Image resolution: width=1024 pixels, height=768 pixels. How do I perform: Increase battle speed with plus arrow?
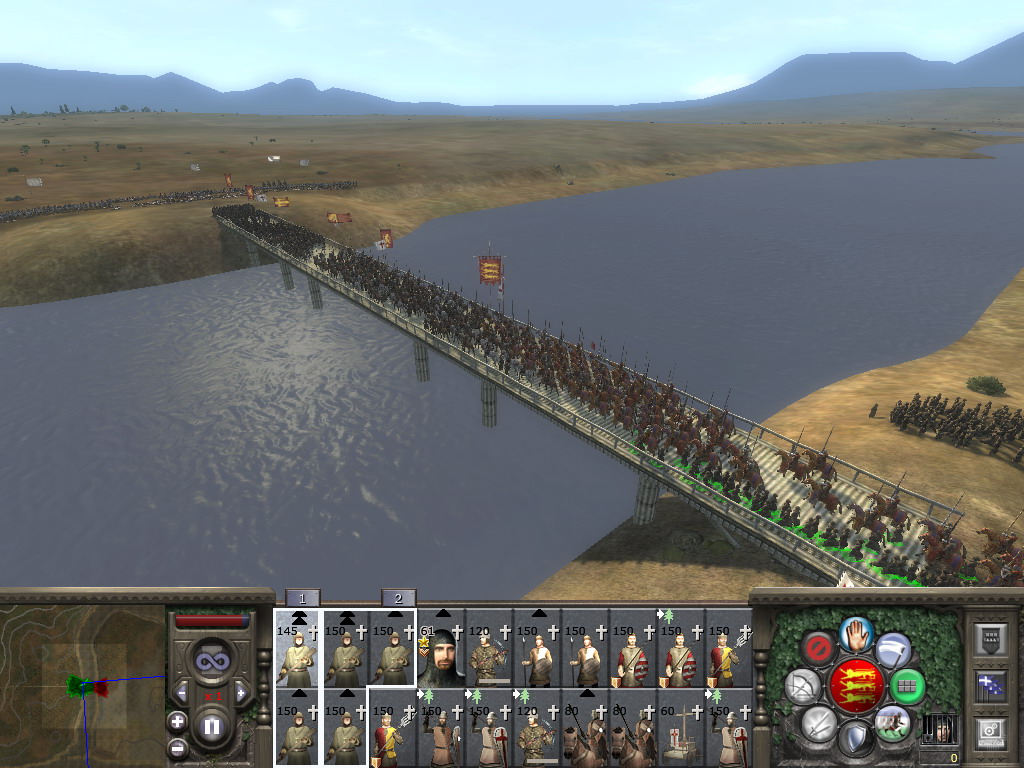241,693
